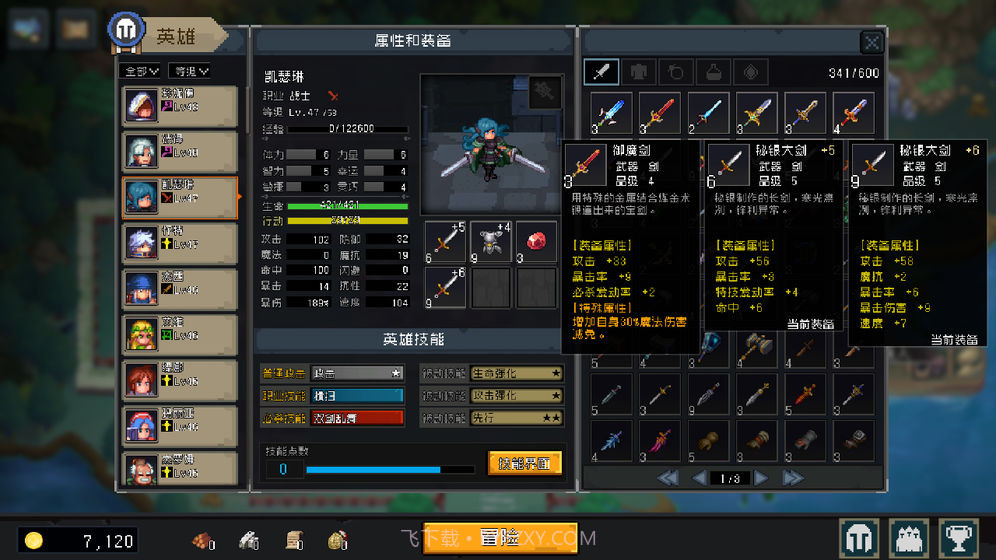Screen dimensions: 996x560
Task: Open the party group icon button
Action: (910, 539)
